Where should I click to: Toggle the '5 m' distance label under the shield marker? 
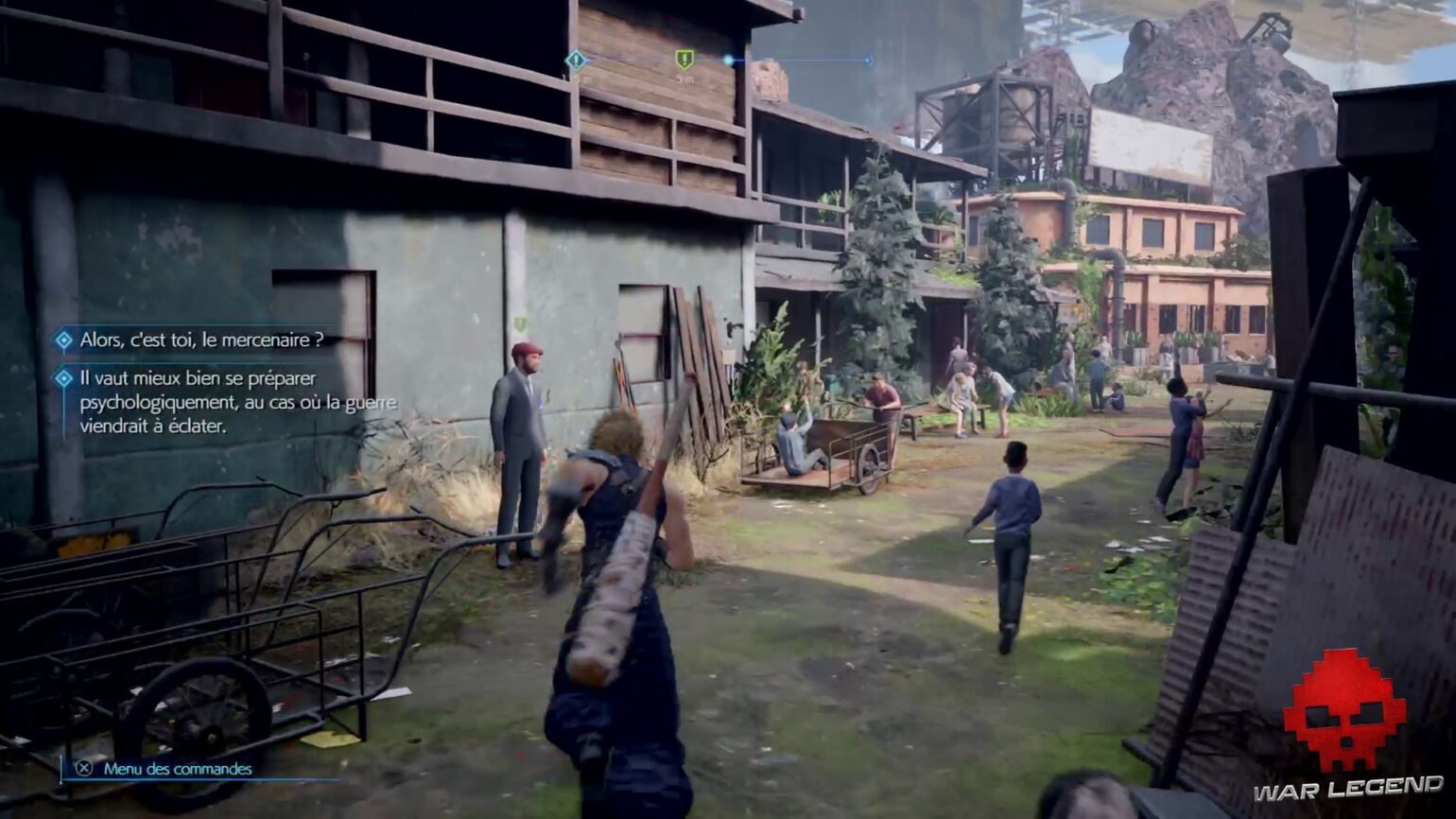coord(685,78)
